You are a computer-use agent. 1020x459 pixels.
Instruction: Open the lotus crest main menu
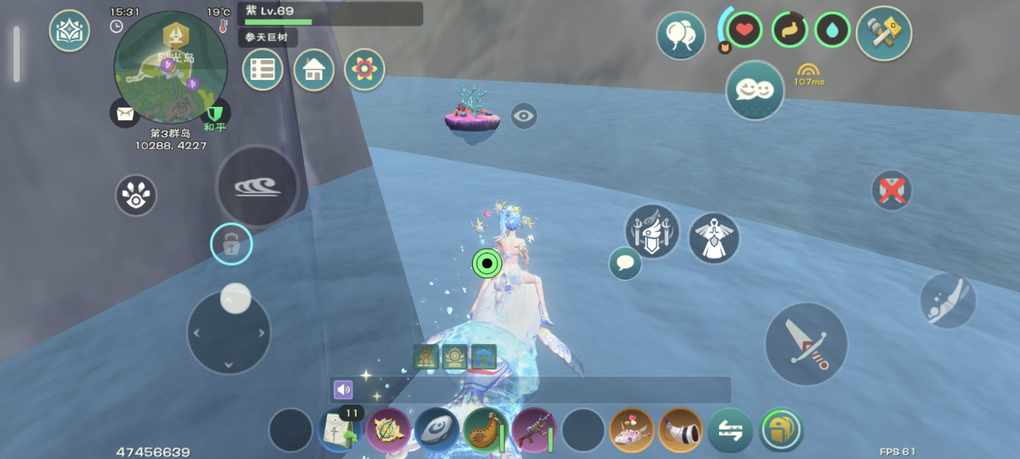(69, 31)
